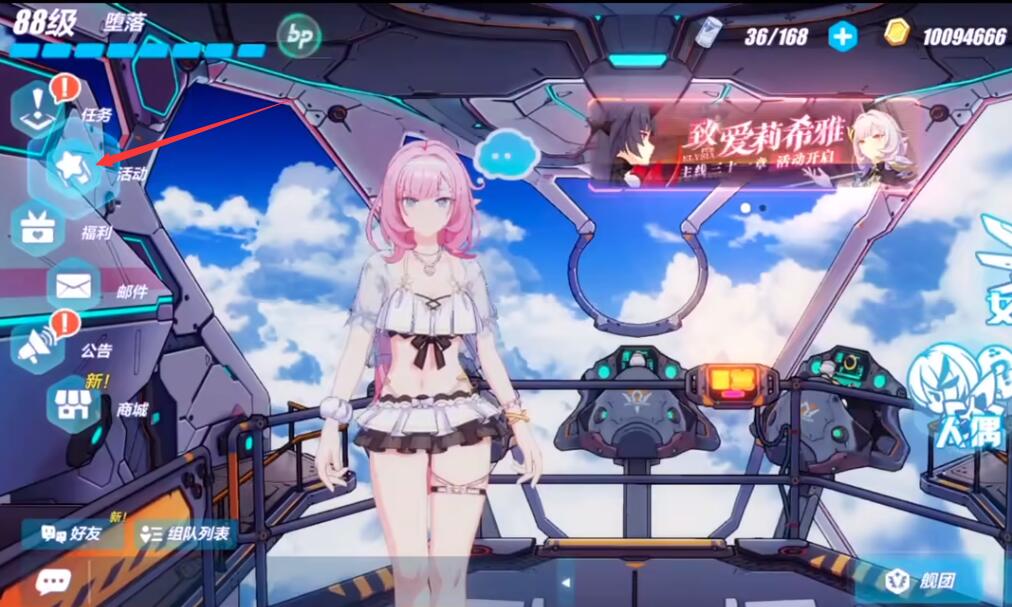Open the 致爱莉希雅 event banner
Screen dimensions: 1012x607
752,143
